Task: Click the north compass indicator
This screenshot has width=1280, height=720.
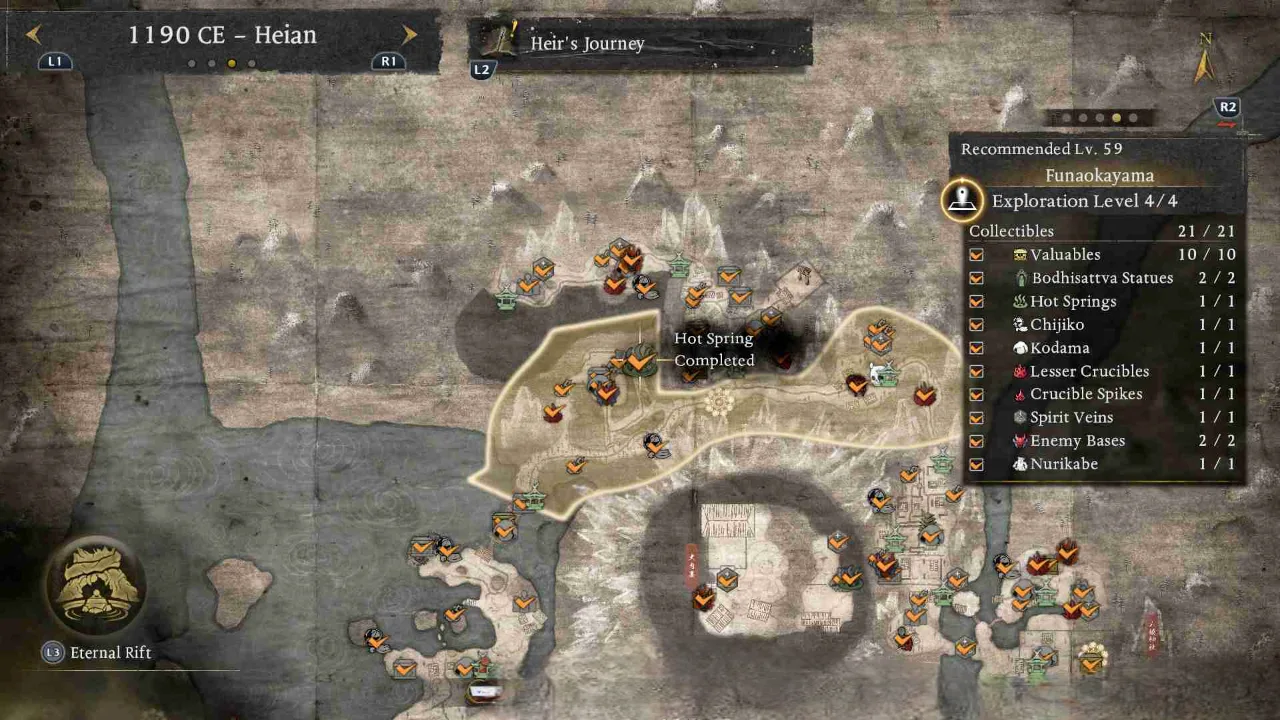Action: (1204, 60)
